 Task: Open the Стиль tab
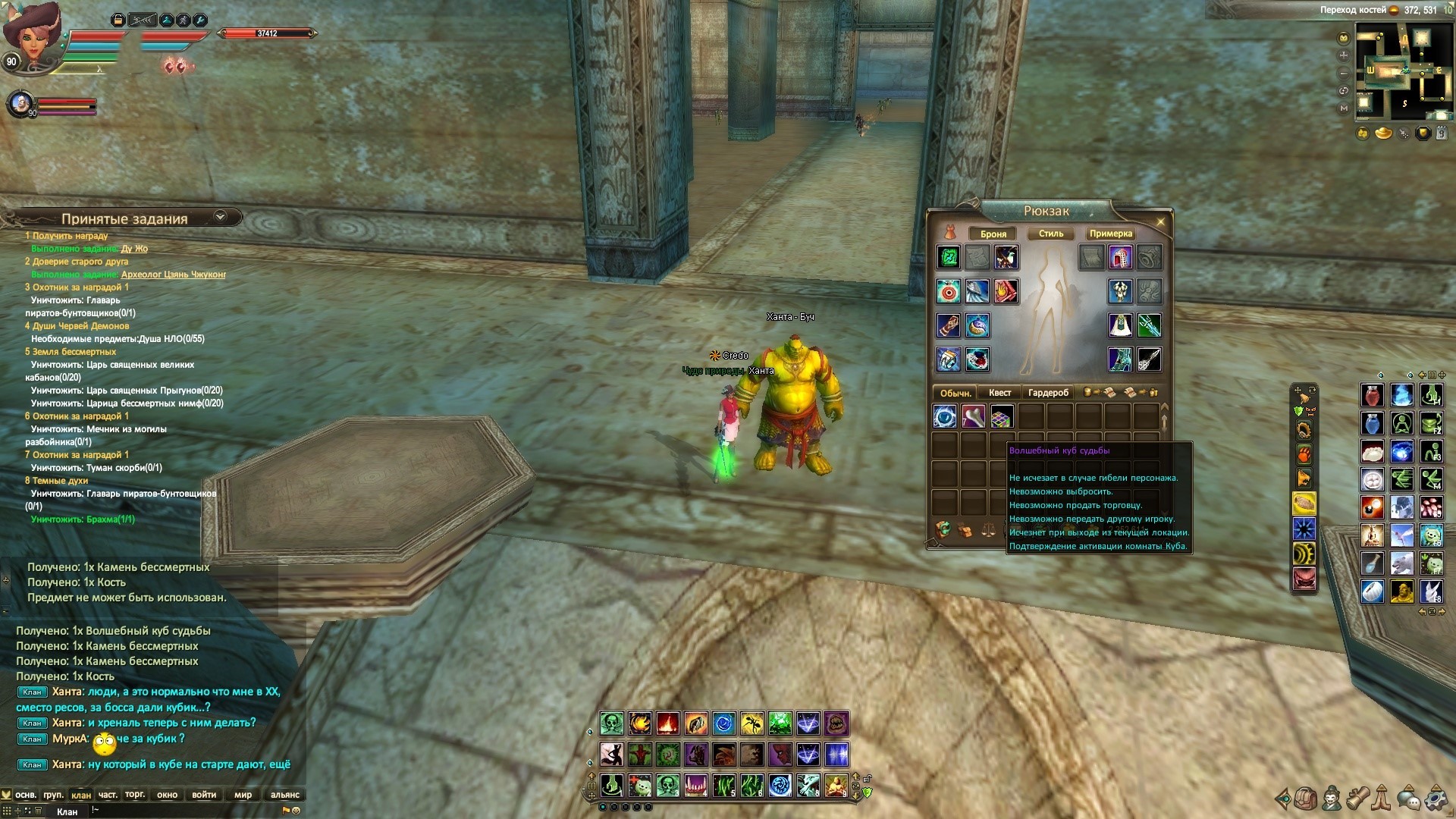[x=1050, y=234]
